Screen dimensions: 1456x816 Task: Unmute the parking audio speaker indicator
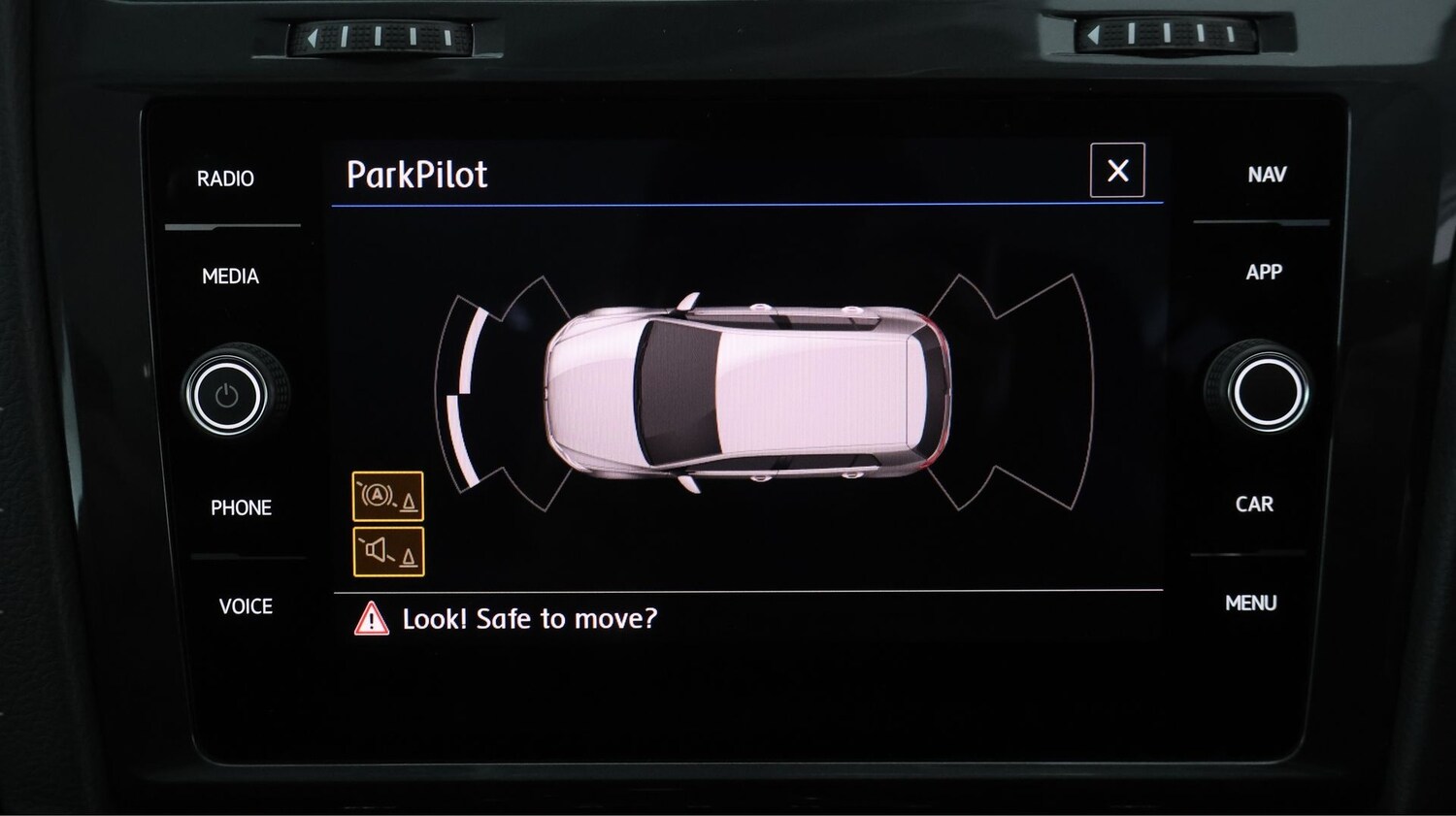point(387,551)
